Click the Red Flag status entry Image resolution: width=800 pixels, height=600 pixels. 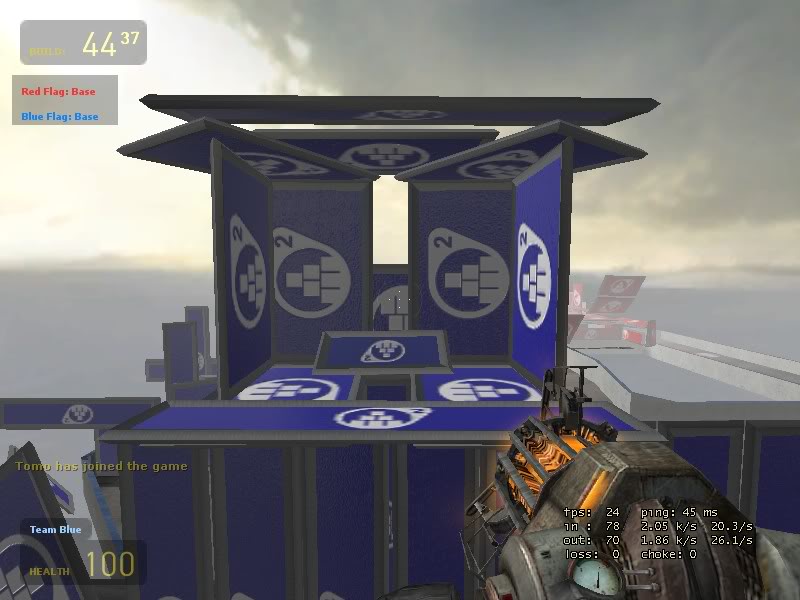(x=58, y=92)
